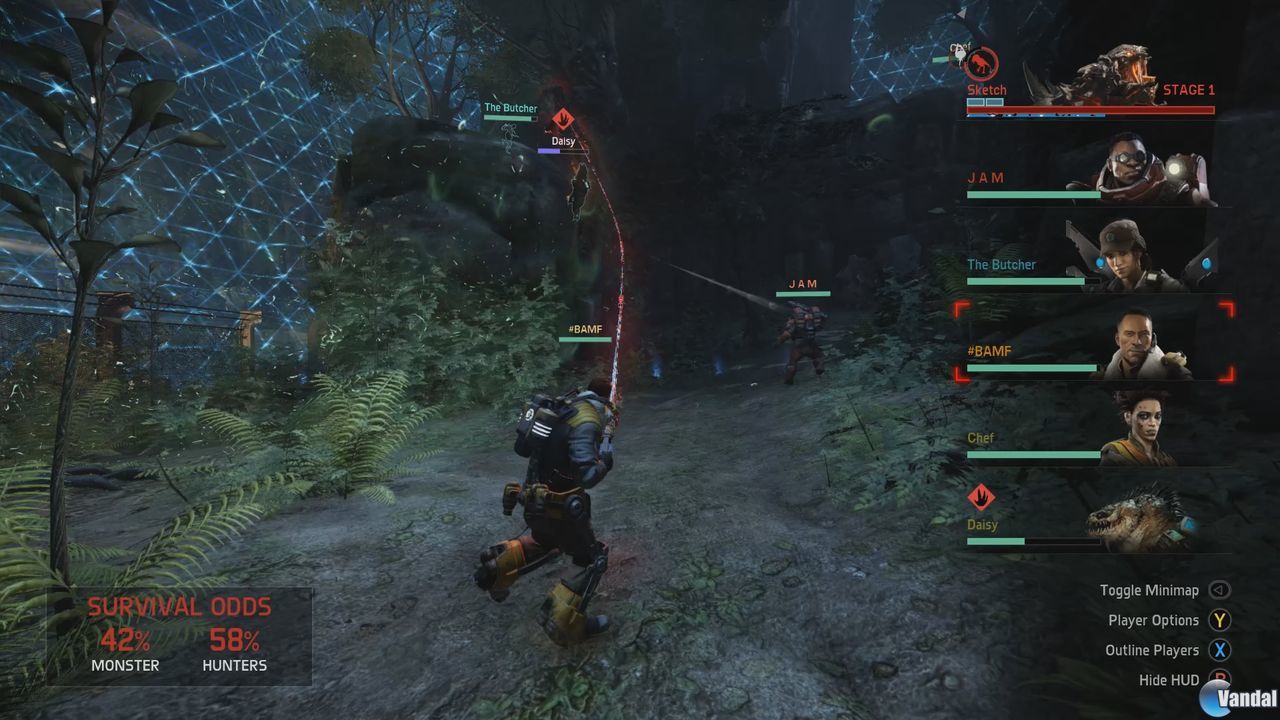1280x720 pixels.
Task: Toggle the minimap display
Action: click(x=1150, y=590)
